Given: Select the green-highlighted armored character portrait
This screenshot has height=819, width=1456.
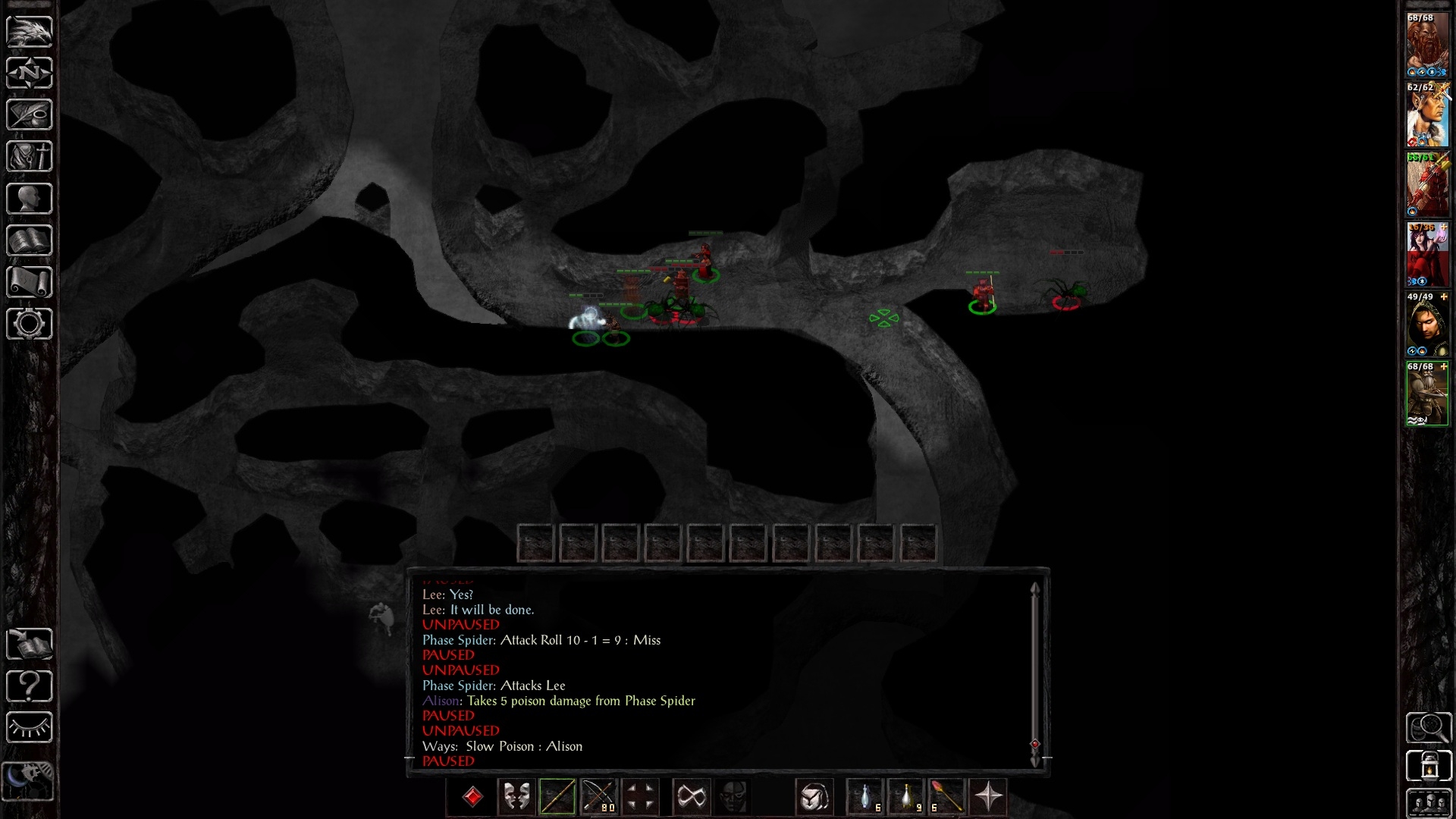Looking at the screenshot, I should pyautogui.click(x=1427, y=394).
